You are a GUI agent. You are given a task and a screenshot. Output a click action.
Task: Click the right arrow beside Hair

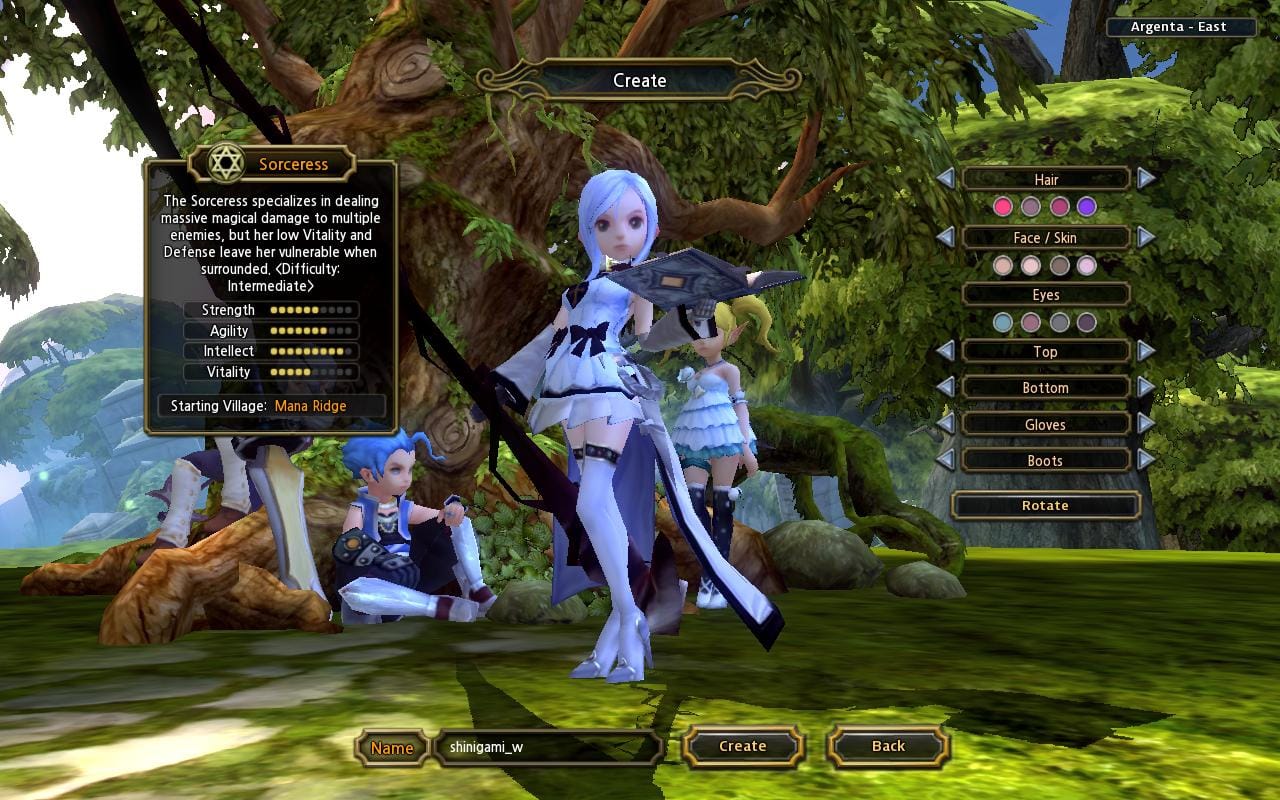pos(1145,180)
